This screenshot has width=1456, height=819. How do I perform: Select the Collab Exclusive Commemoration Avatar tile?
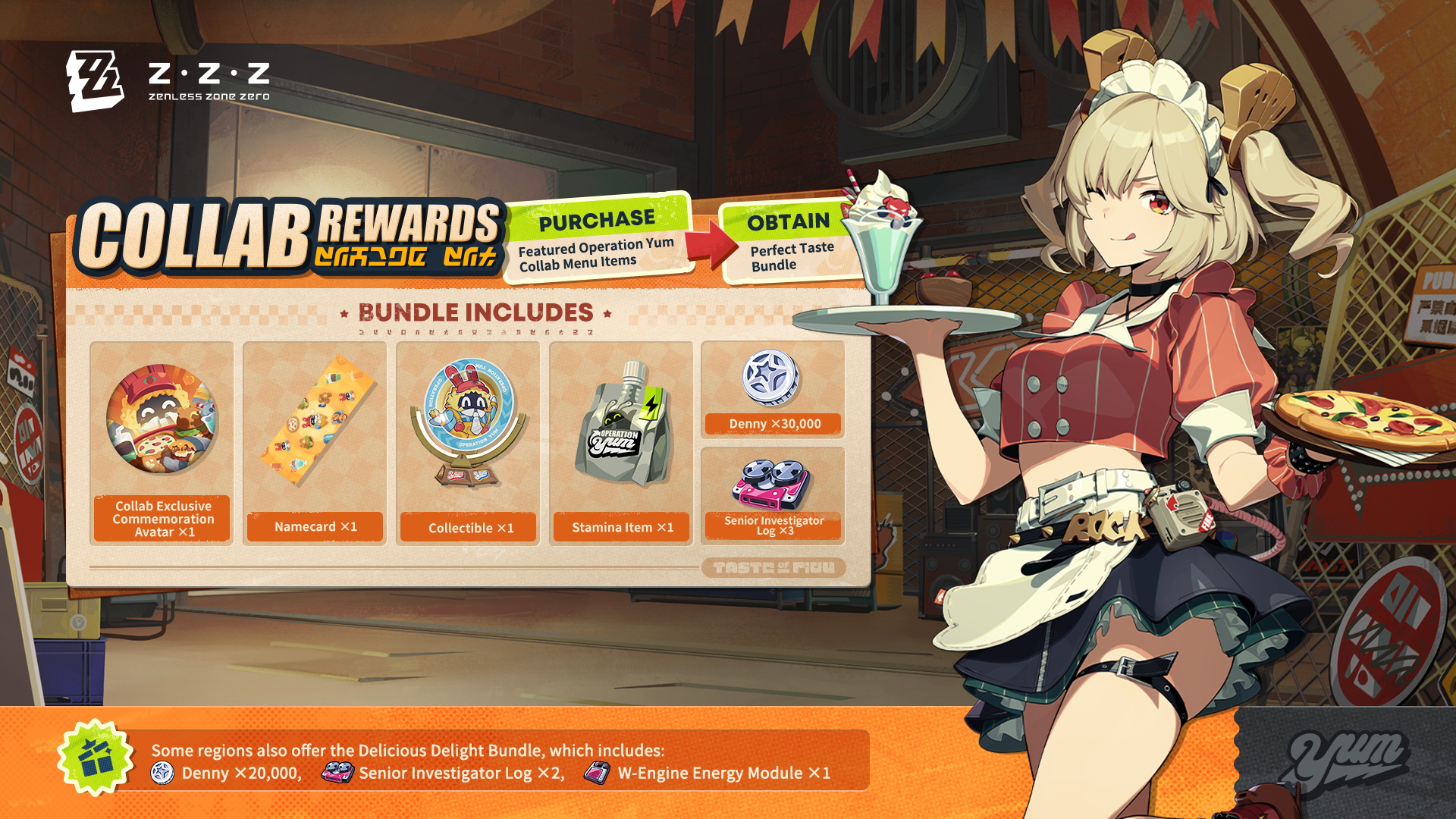pos(162,442)
